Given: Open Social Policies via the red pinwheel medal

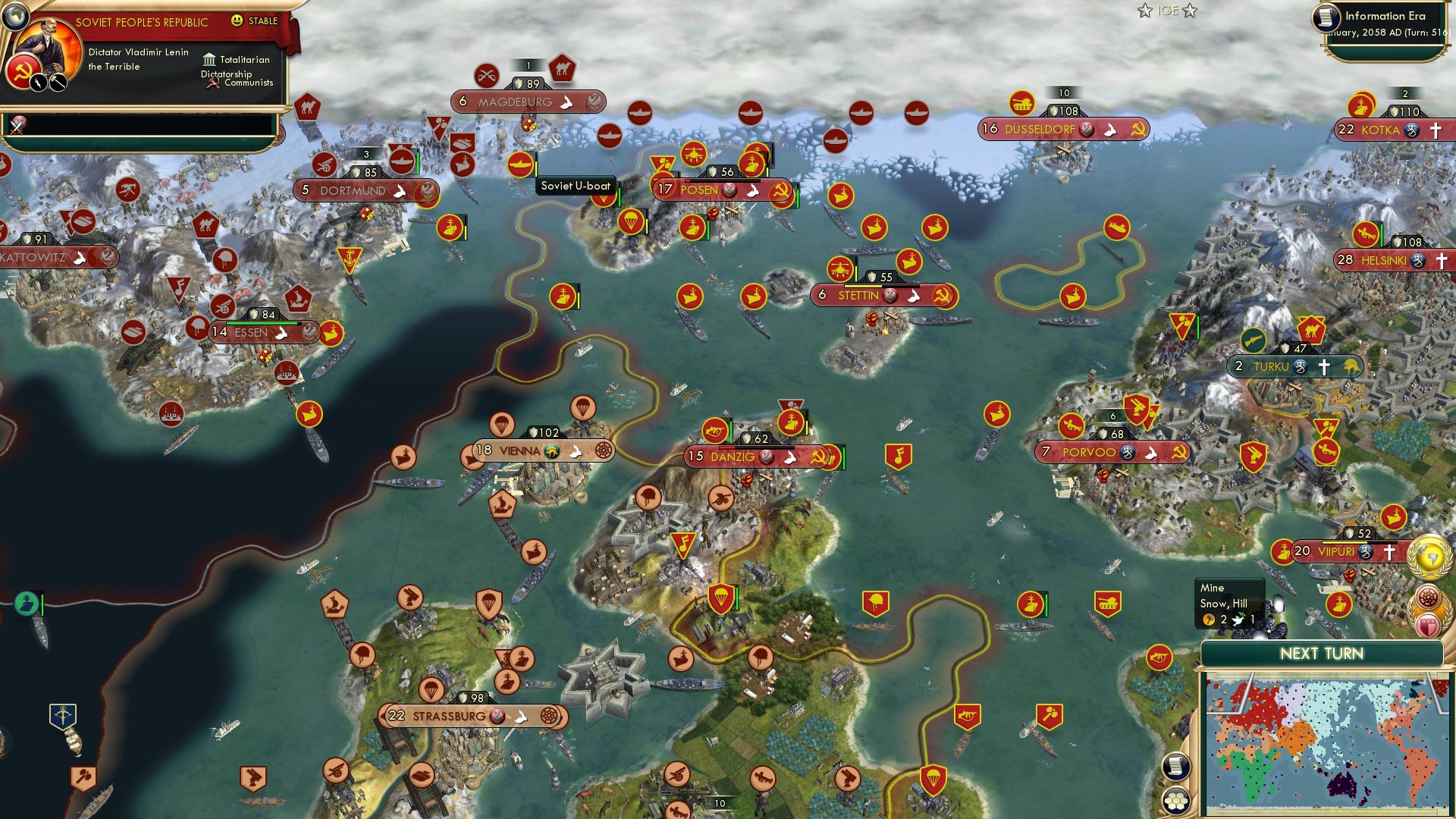Looking at the screenshot, I should point(1428,597).
